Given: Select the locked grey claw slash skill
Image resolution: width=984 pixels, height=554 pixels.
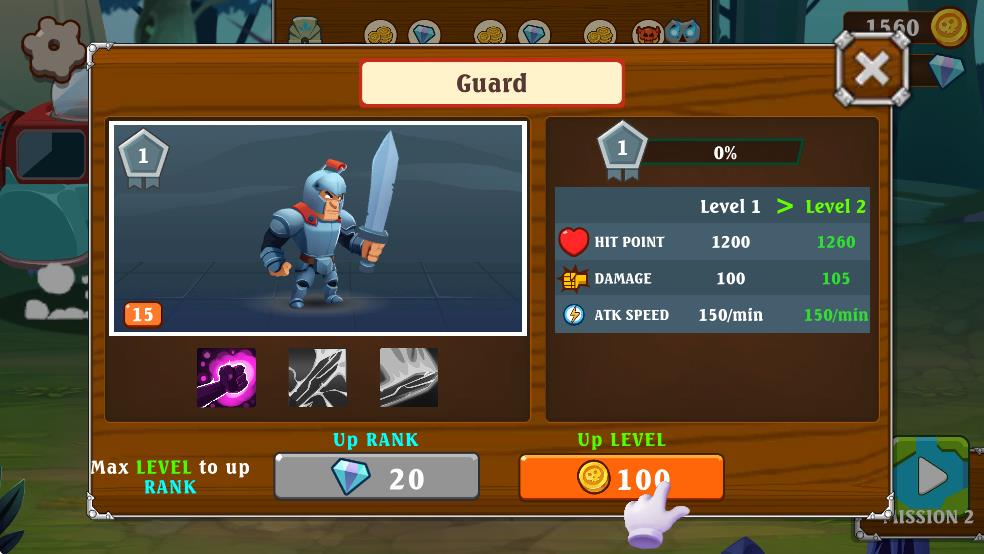Looking at the screenshot, I should [x=317, y=378].
